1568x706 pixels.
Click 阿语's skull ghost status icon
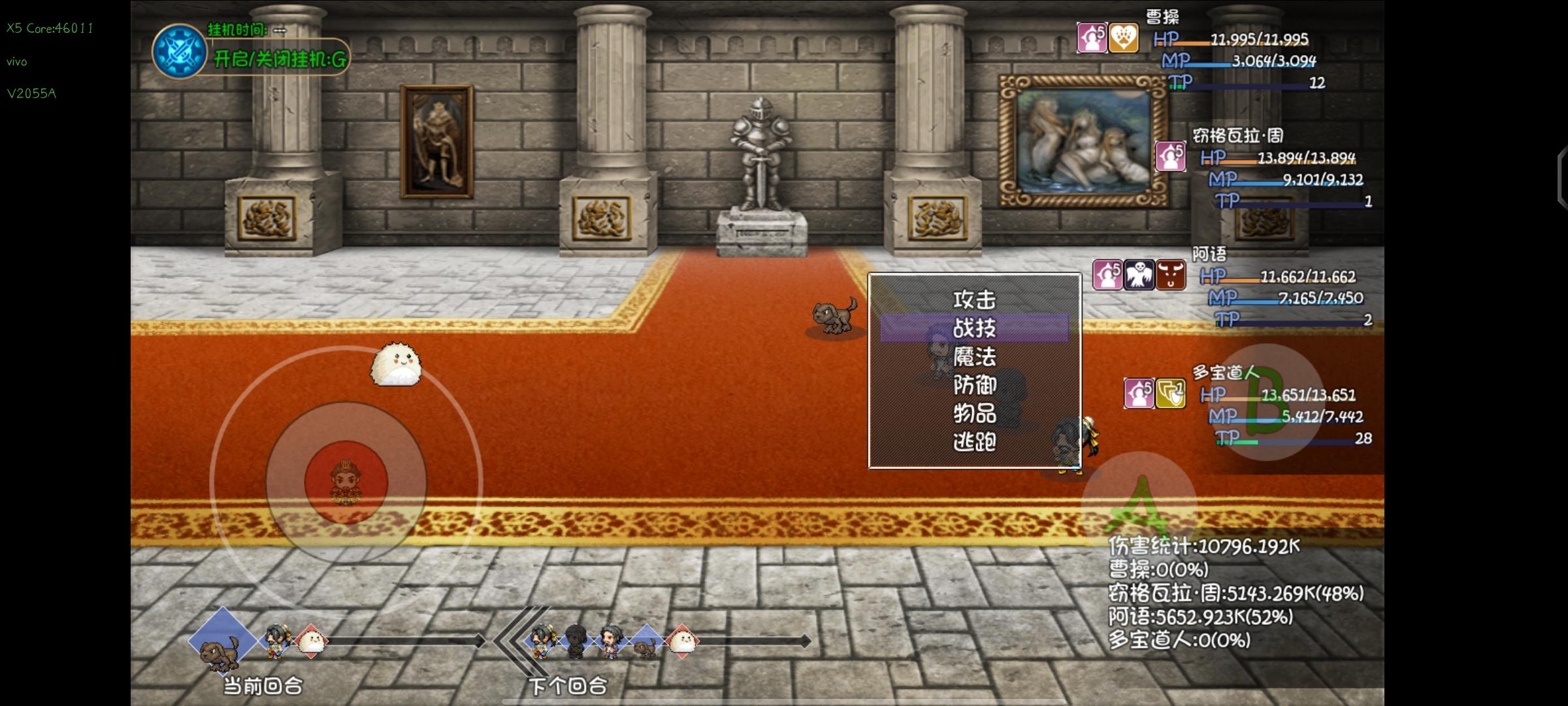pos(1139,275)
